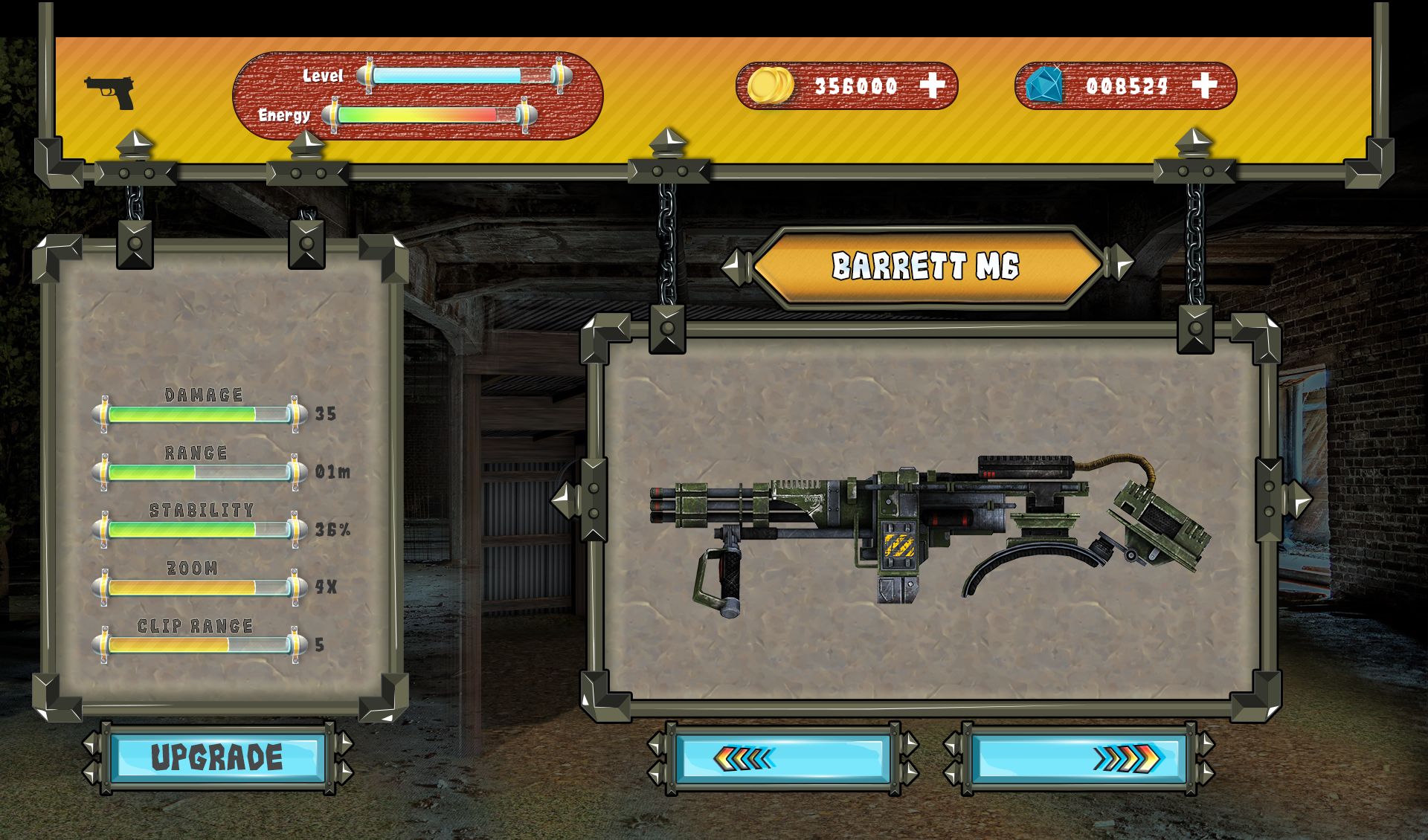
Task: Click the Upgrade button
Action: coord(217,757)
